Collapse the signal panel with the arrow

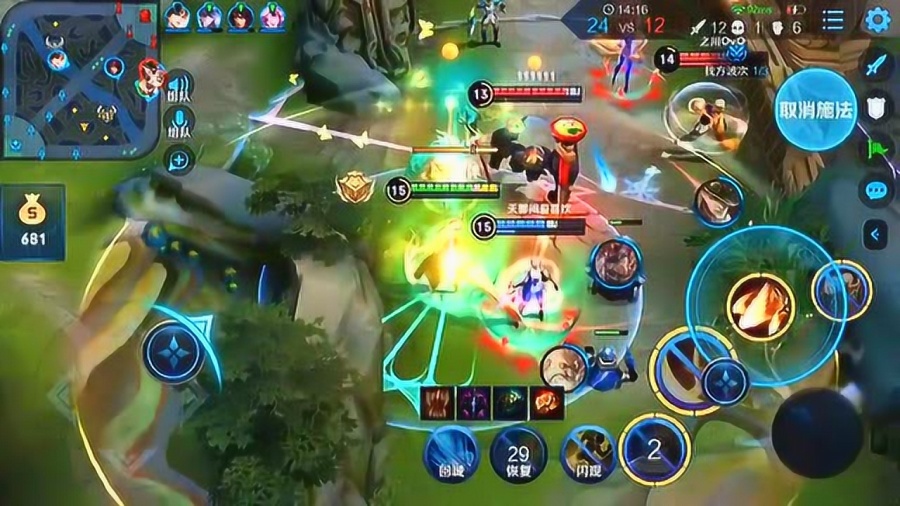pos(876,234)
